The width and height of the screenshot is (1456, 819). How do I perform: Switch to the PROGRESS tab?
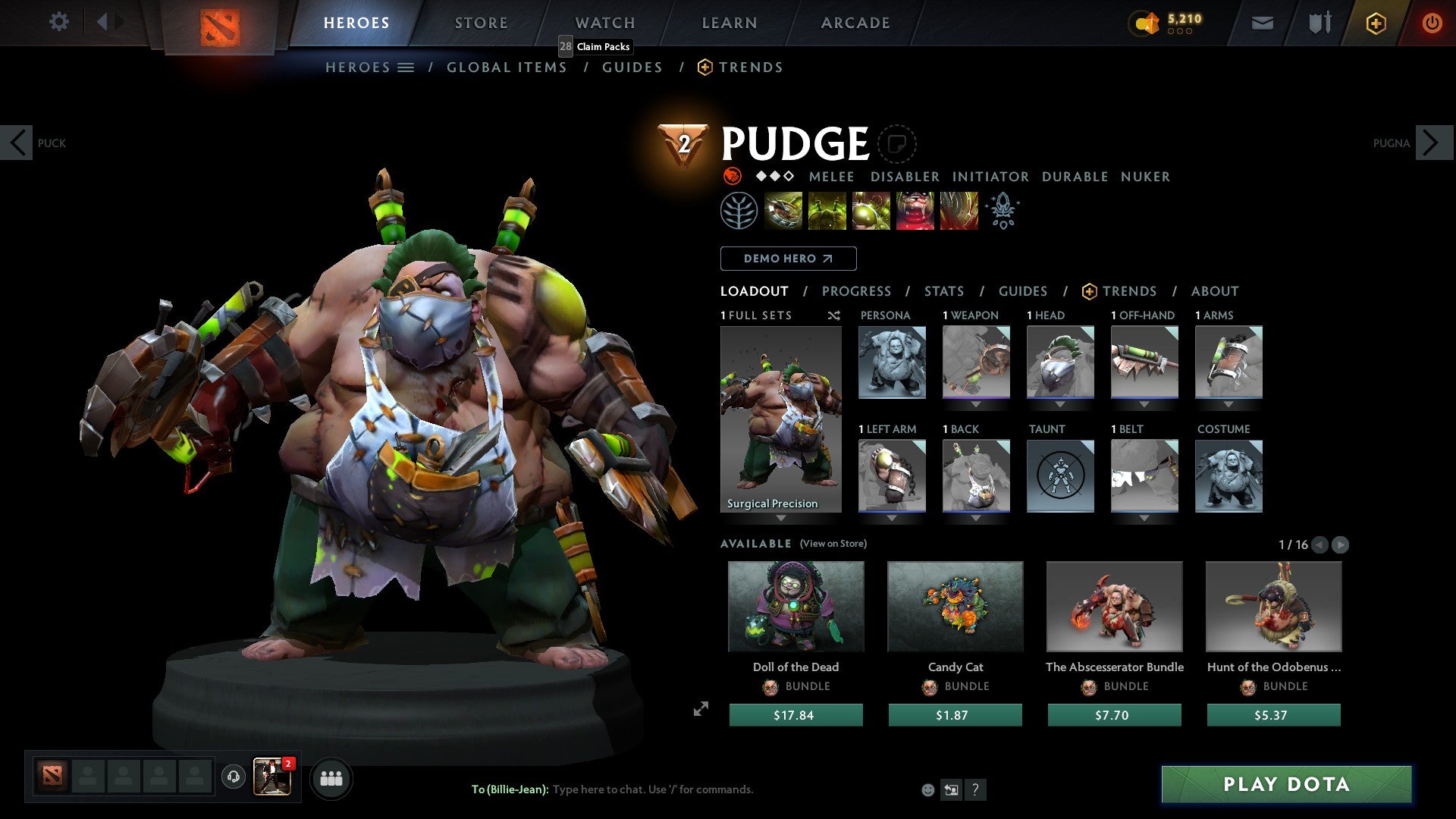(x=857, y=290)
